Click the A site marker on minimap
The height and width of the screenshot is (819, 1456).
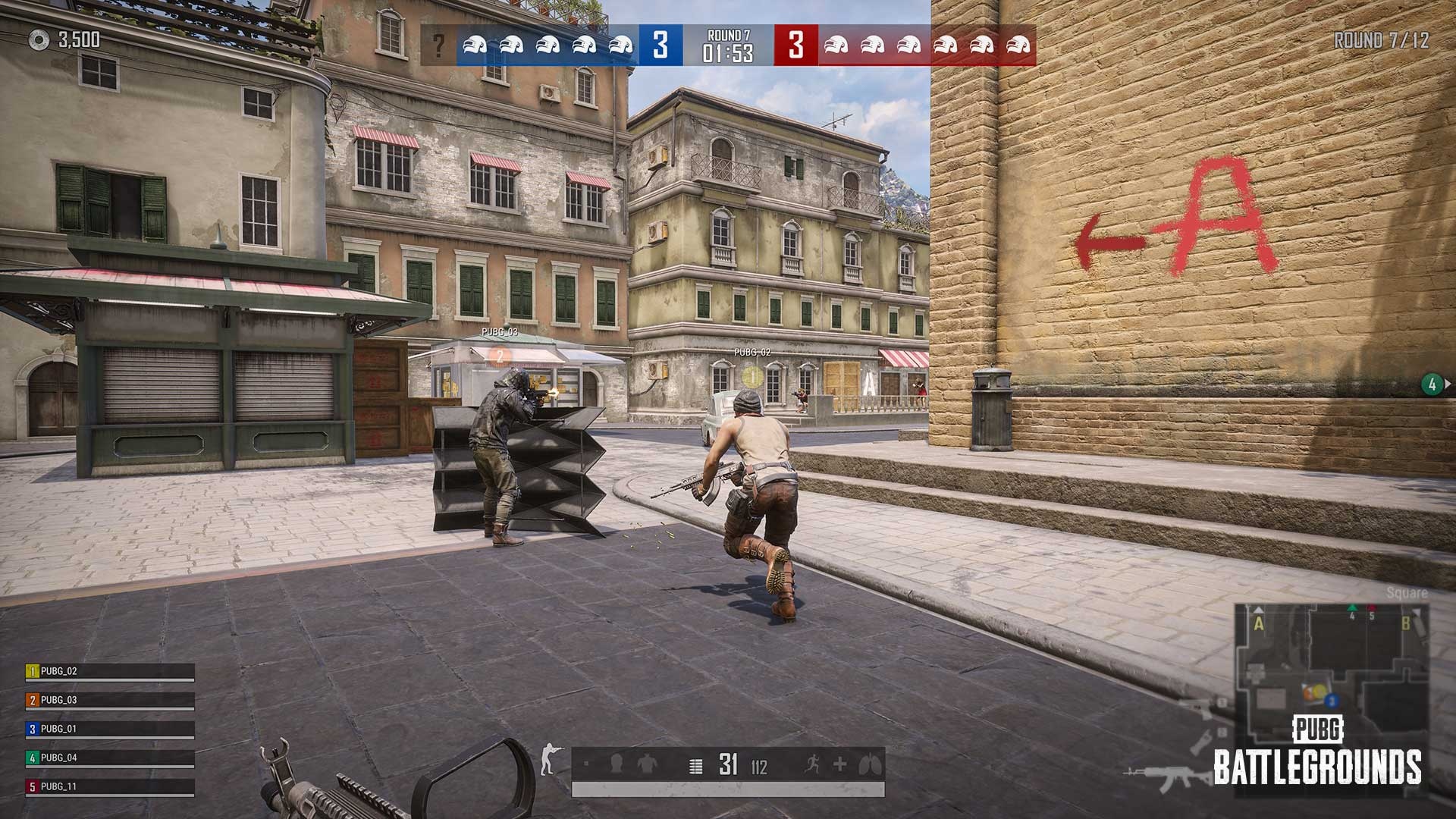click(1260, 625)
